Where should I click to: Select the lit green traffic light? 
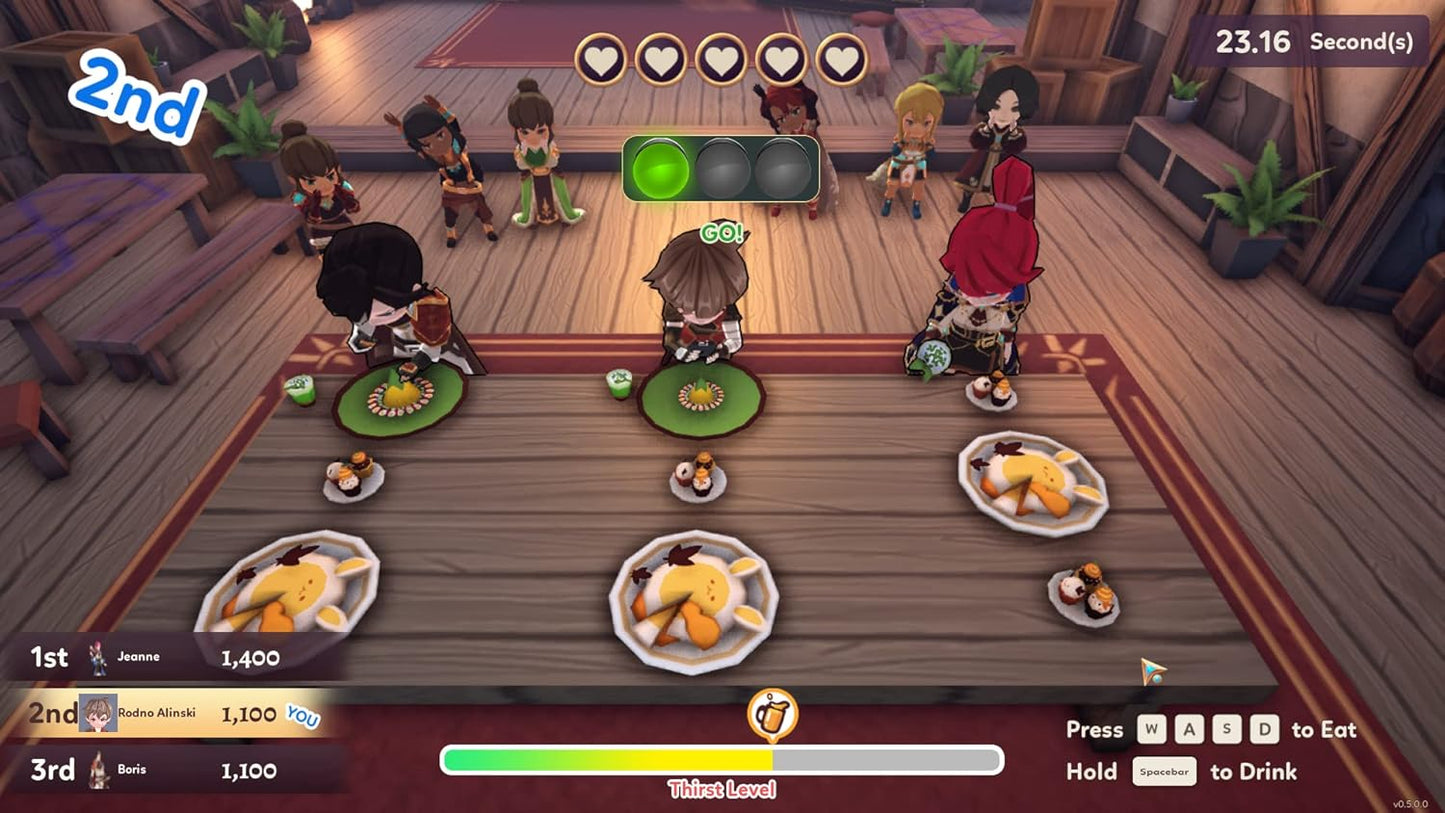coord(661,171)
